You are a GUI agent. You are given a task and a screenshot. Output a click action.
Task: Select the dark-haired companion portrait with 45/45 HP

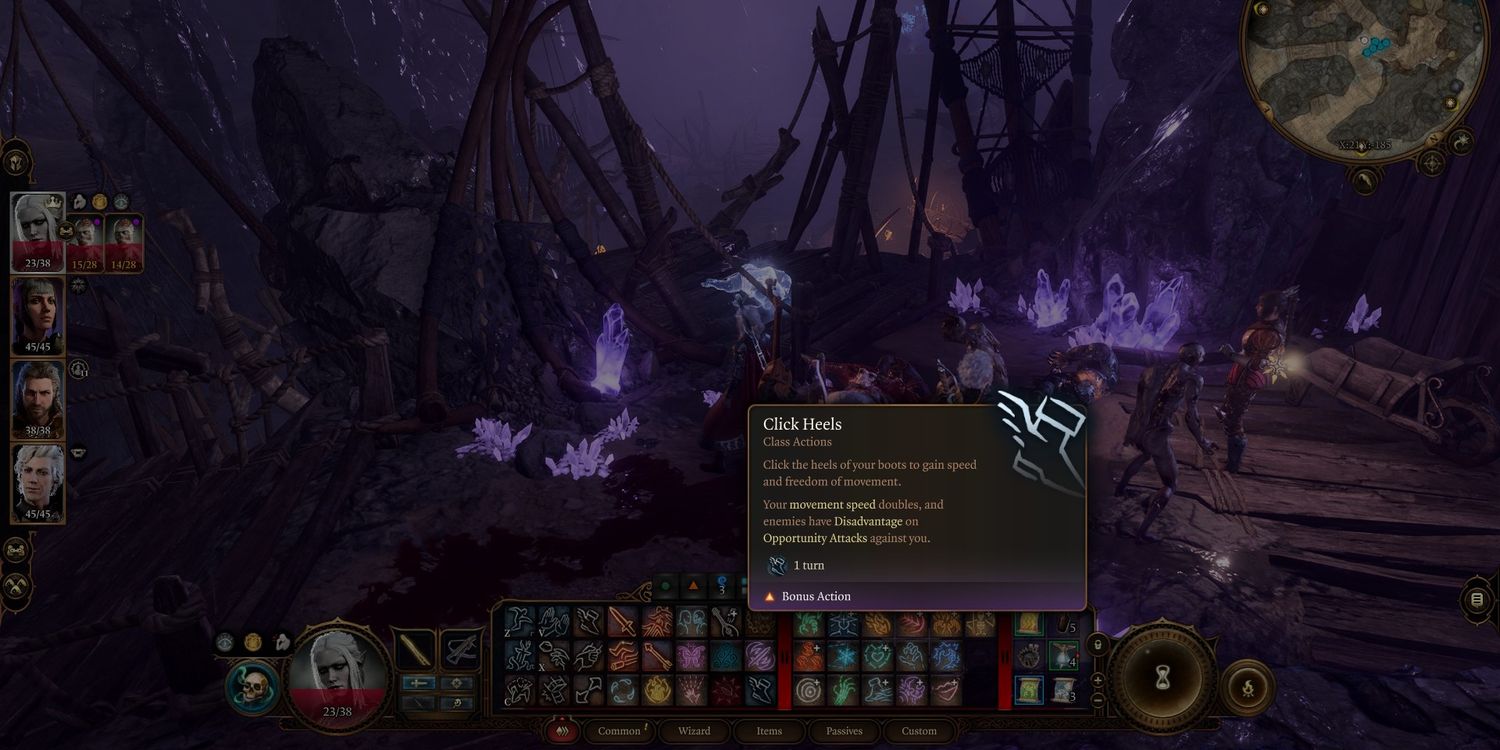38,315
